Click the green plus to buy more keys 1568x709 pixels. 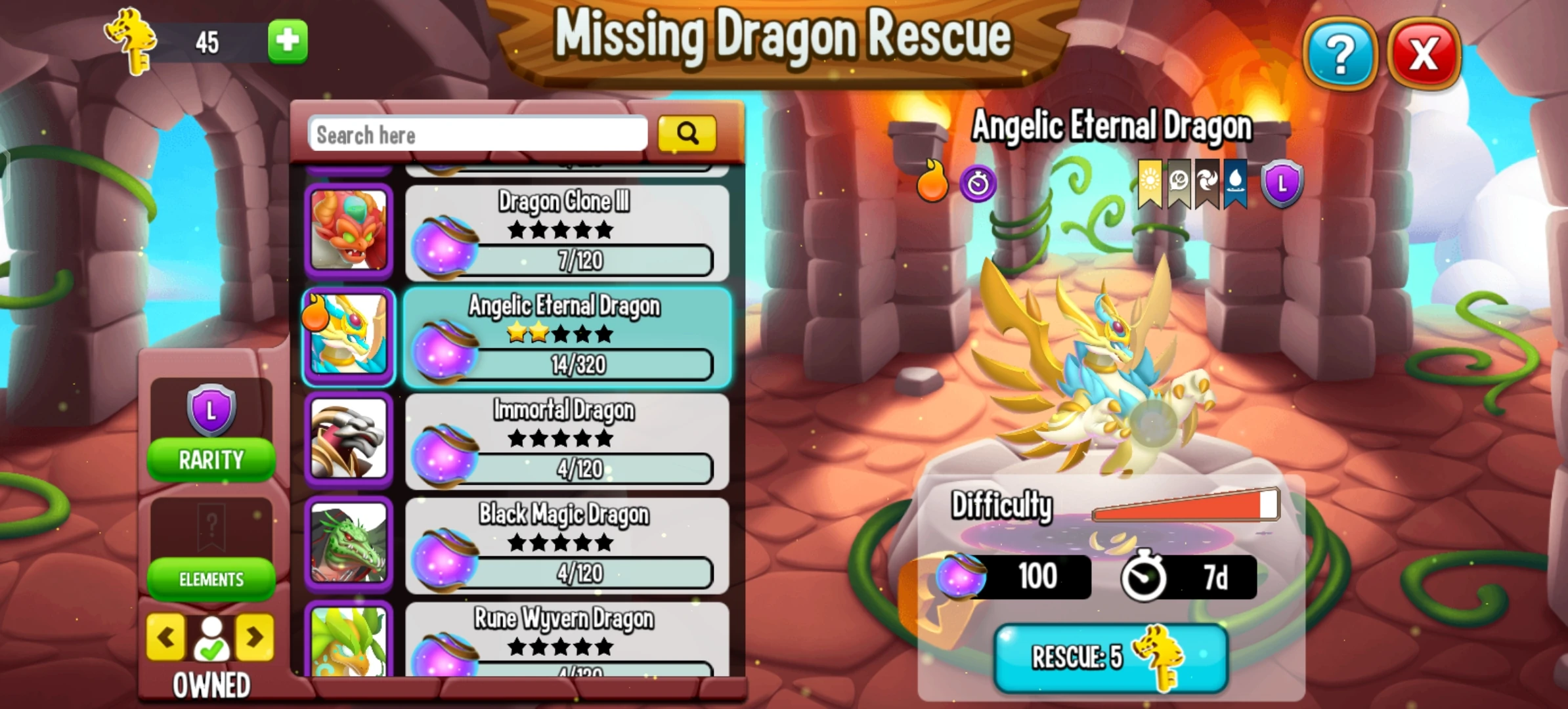289,39
